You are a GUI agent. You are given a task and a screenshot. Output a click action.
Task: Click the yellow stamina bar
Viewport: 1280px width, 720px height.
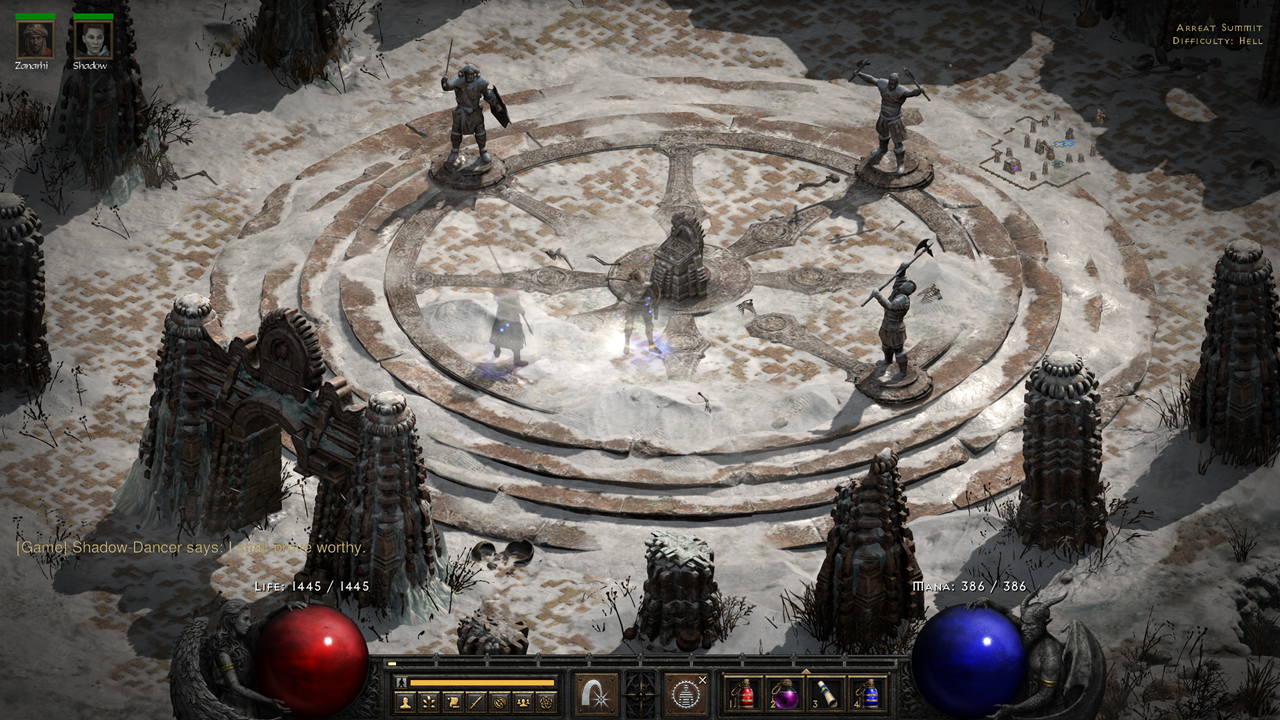tap(481, 682)
